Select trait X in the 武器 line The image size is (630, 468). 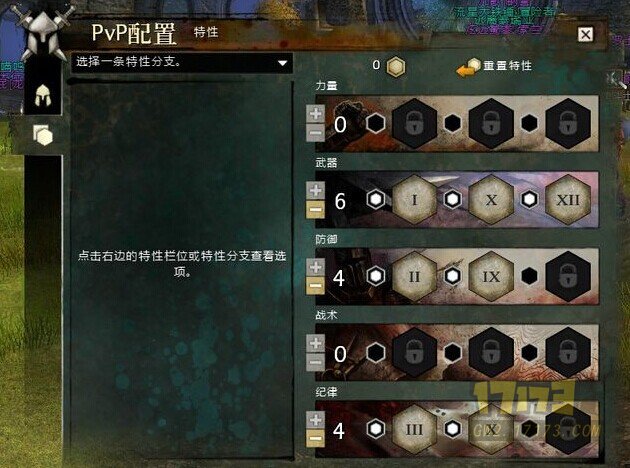pos(491,200)
